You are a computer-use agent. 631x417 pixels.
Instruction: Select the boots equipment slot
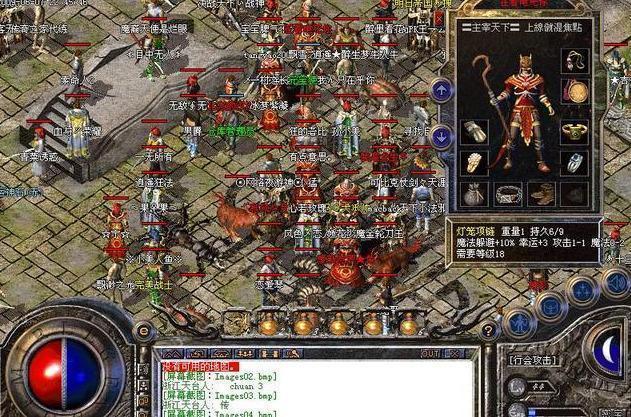(543, 193)
